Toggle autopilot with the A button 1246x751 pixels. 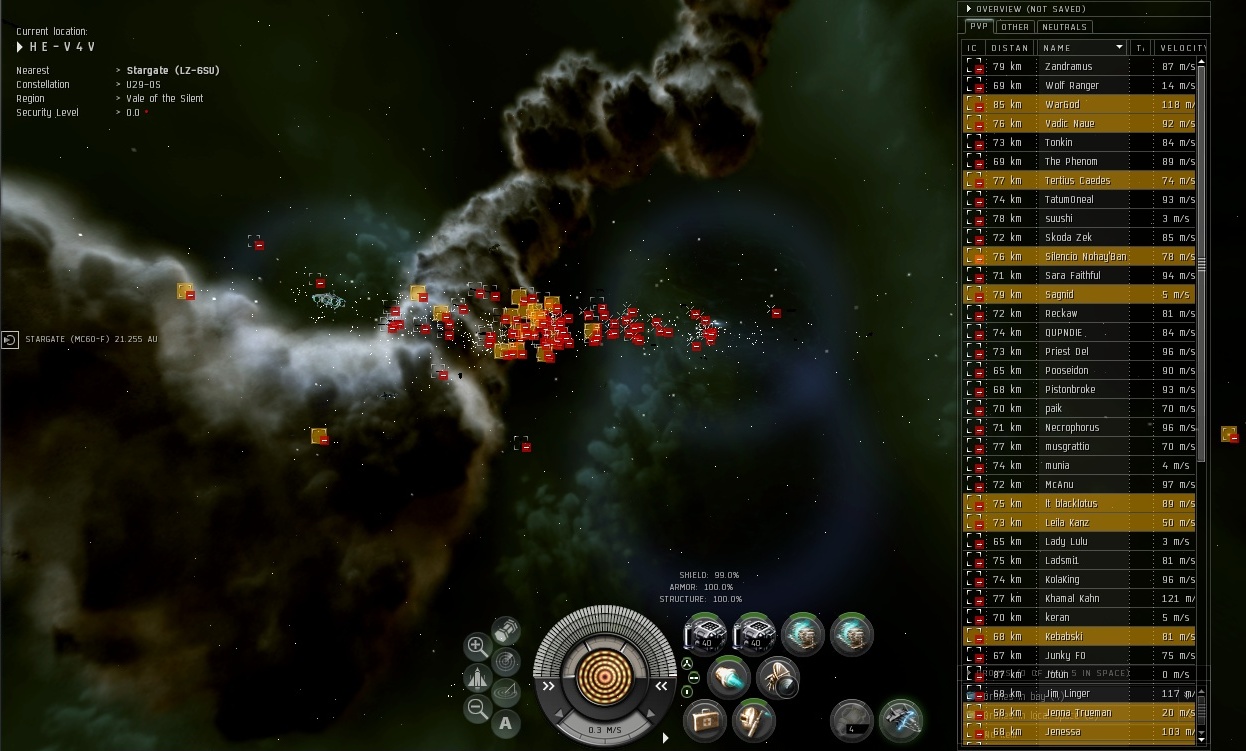click(506, 723)
